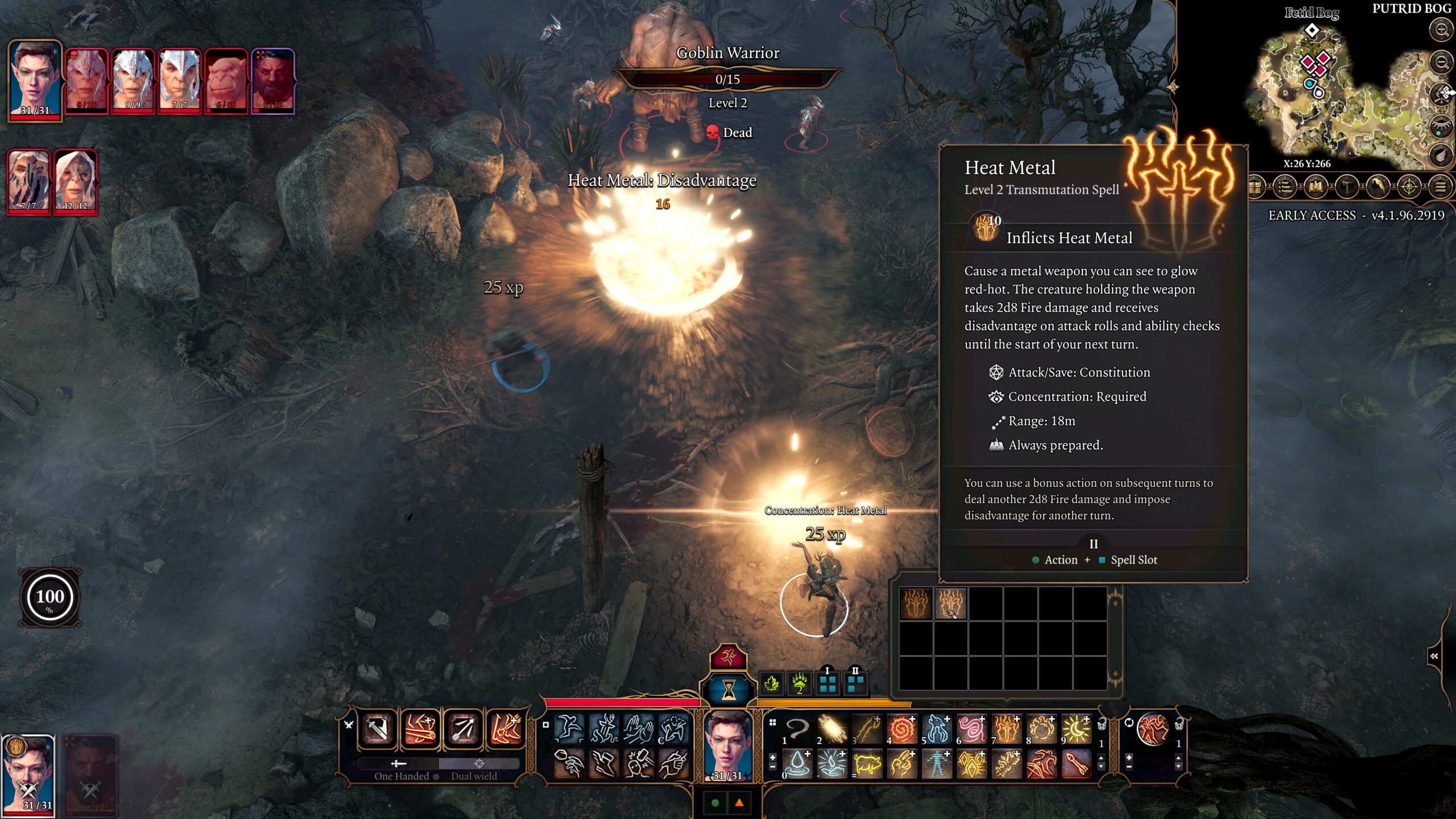Viewport: 1456px width, 819px height.
Task: Switch to Dual wield mode
Action: [474, 776]
